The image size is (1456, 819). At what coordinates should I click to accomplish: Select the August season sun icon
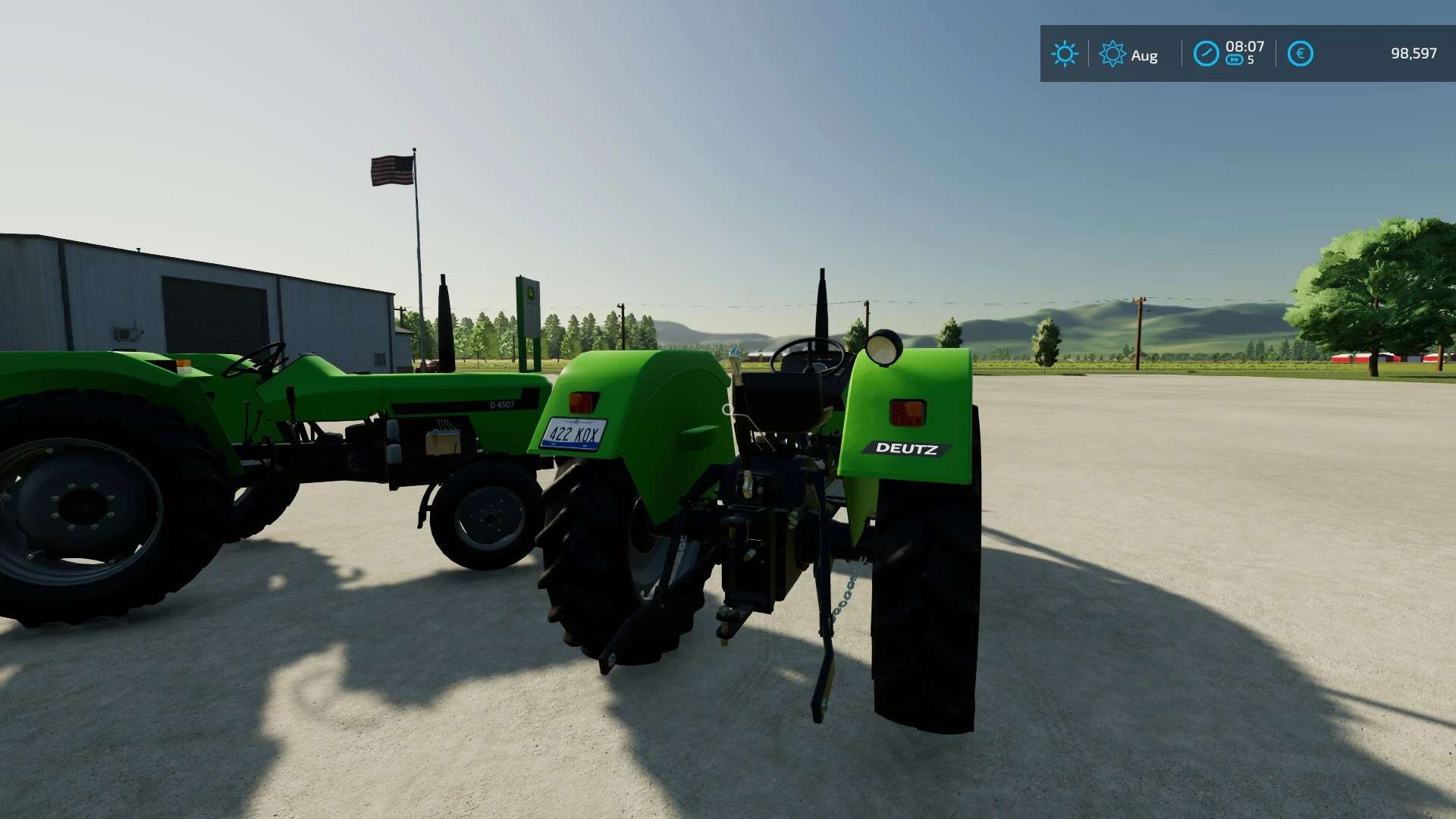1112,54
